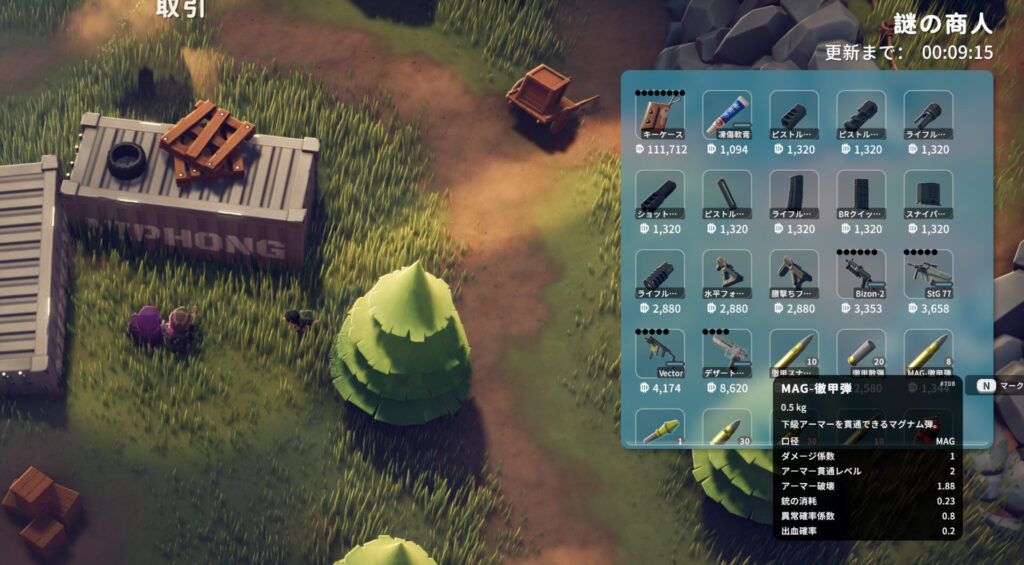Select the MAG armor-piercing ammo stack of 8

[x=928, y=353]
